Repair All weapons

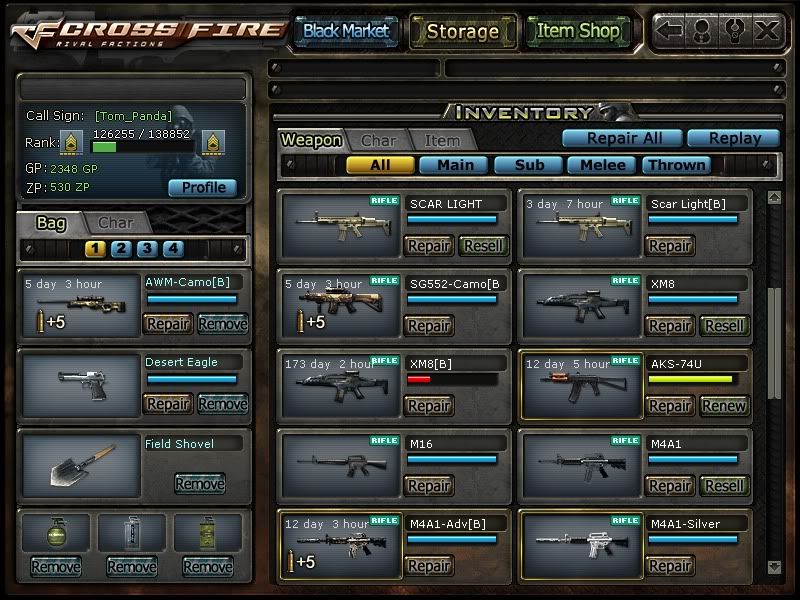coord(620,138)
